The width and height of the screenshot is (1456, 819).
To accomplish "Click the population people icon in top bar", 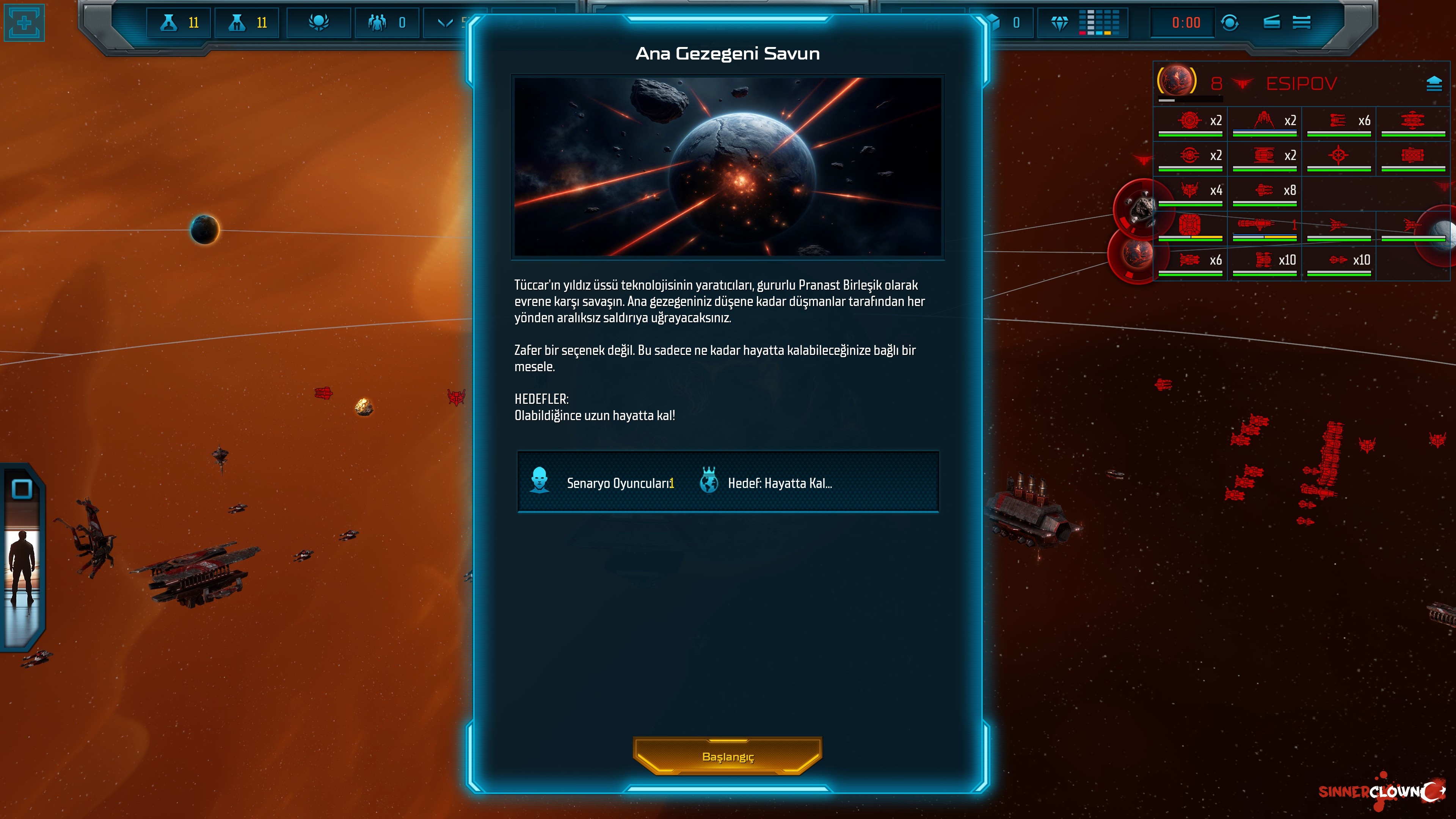I will [x=377, y=23].
